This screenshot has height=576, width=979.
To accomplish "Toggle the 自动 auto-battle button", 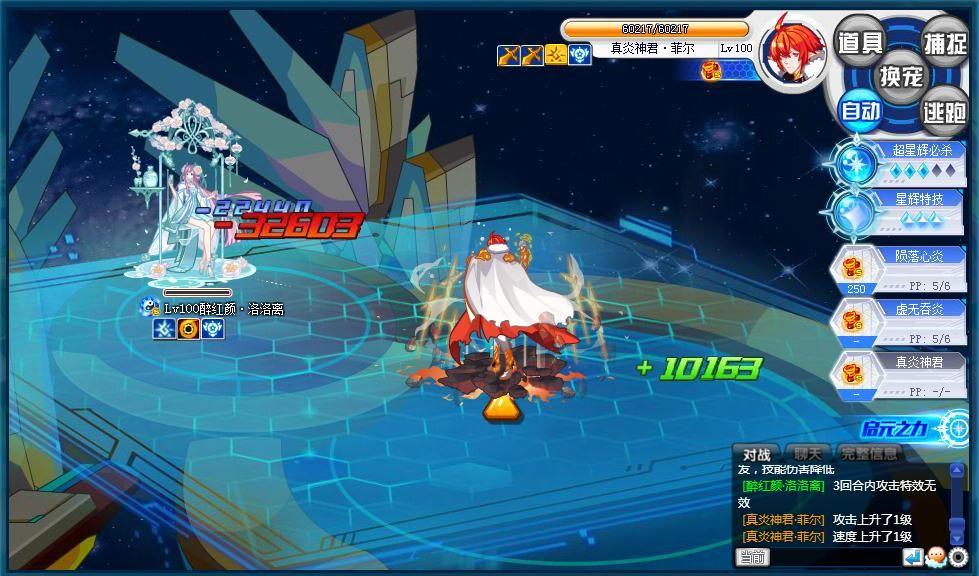I will 859,109.
